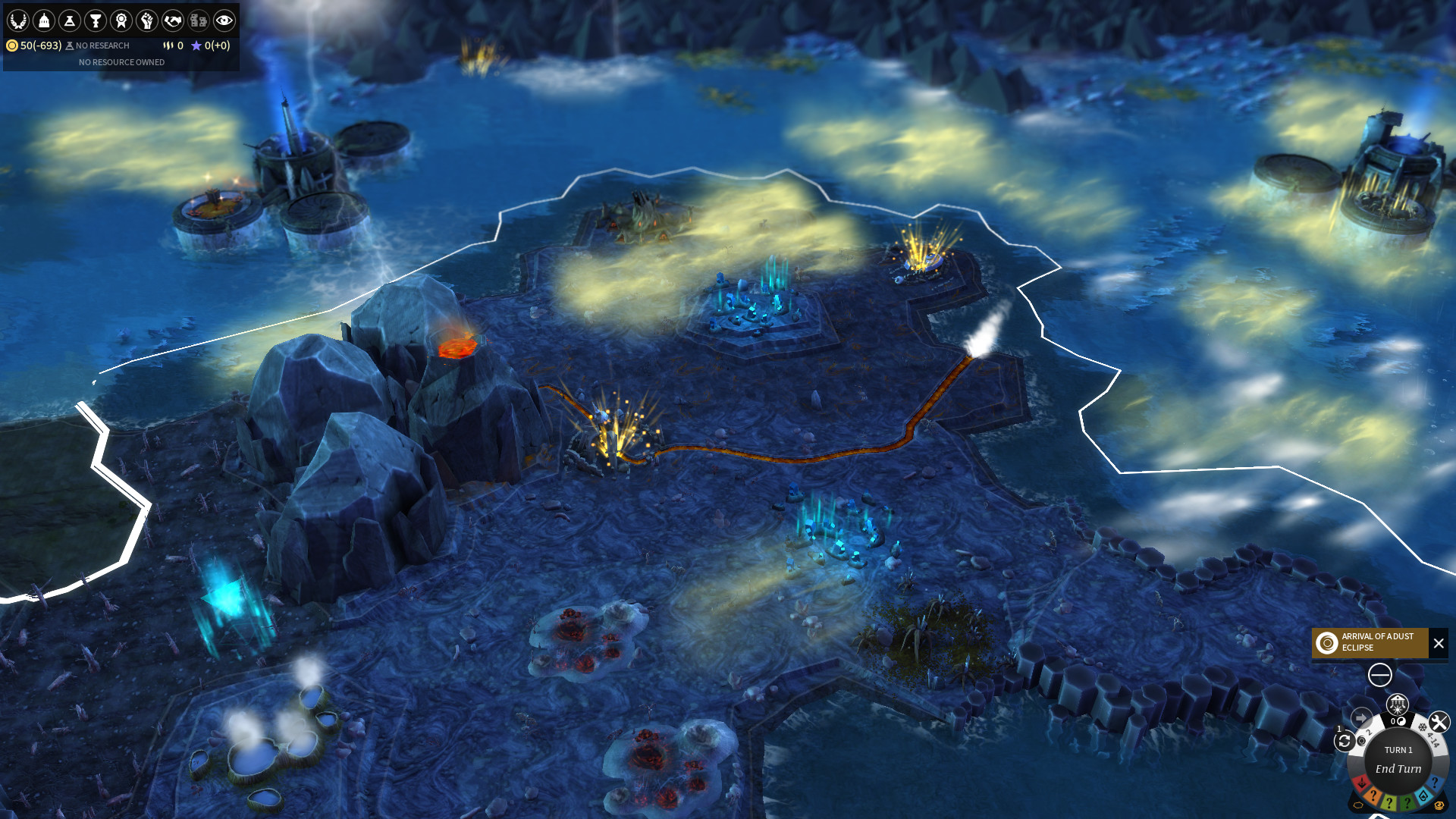Image resolution: width=1456 pixels, height=819 pixels.
Task: Open the research screen via flask icon
Action: (69, 21)
